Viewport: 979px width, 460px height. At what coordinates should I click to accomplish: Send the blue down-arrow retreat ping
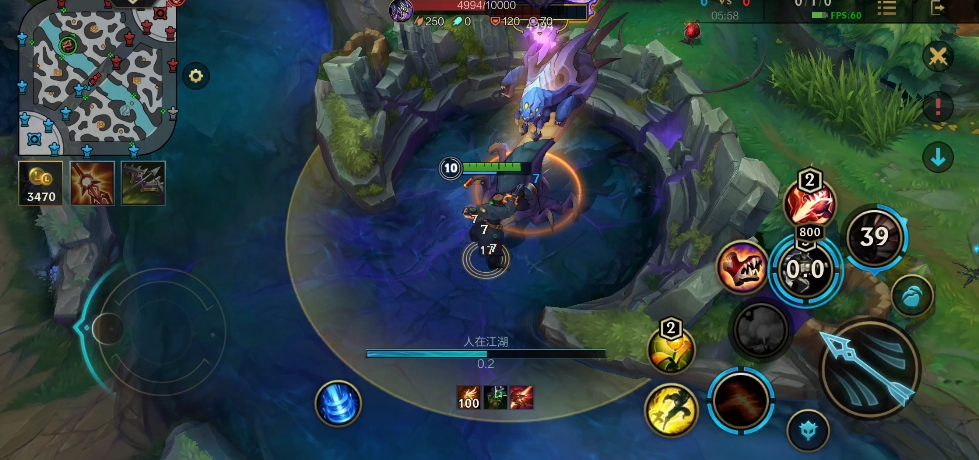[x=937, y=156]
